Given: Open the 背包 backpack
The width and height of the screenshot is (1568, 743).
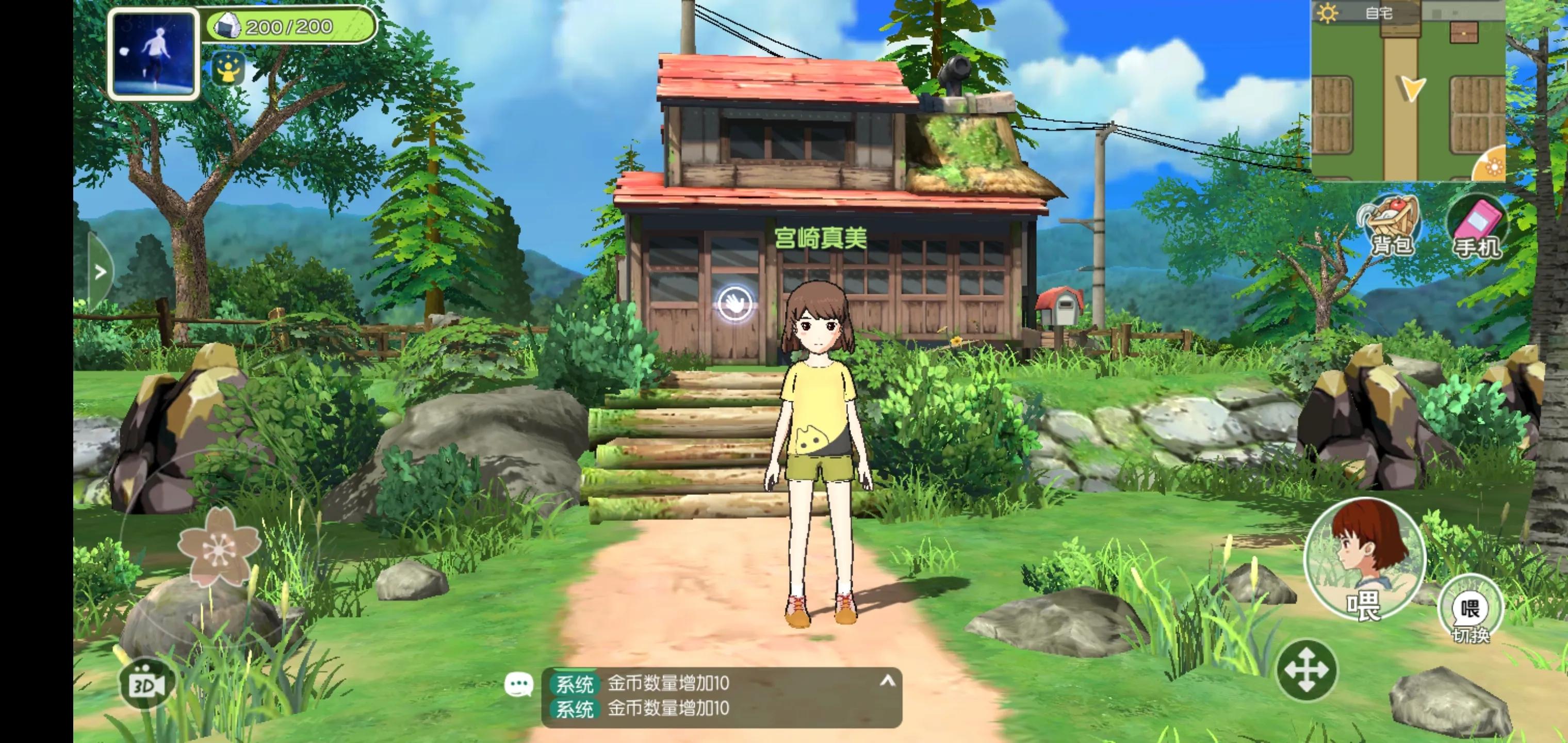Looking at the screenshot, I should 1391,227.
